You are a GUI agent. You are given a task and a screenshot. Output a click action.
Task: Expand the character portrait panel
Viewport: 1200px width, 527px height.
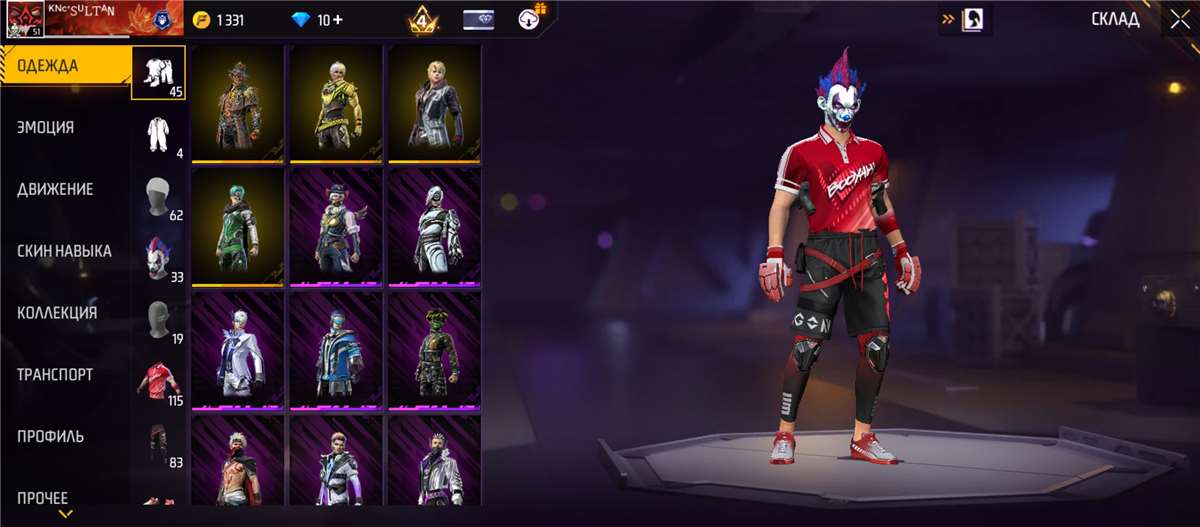pyautogui.click(x=965, y=19)
